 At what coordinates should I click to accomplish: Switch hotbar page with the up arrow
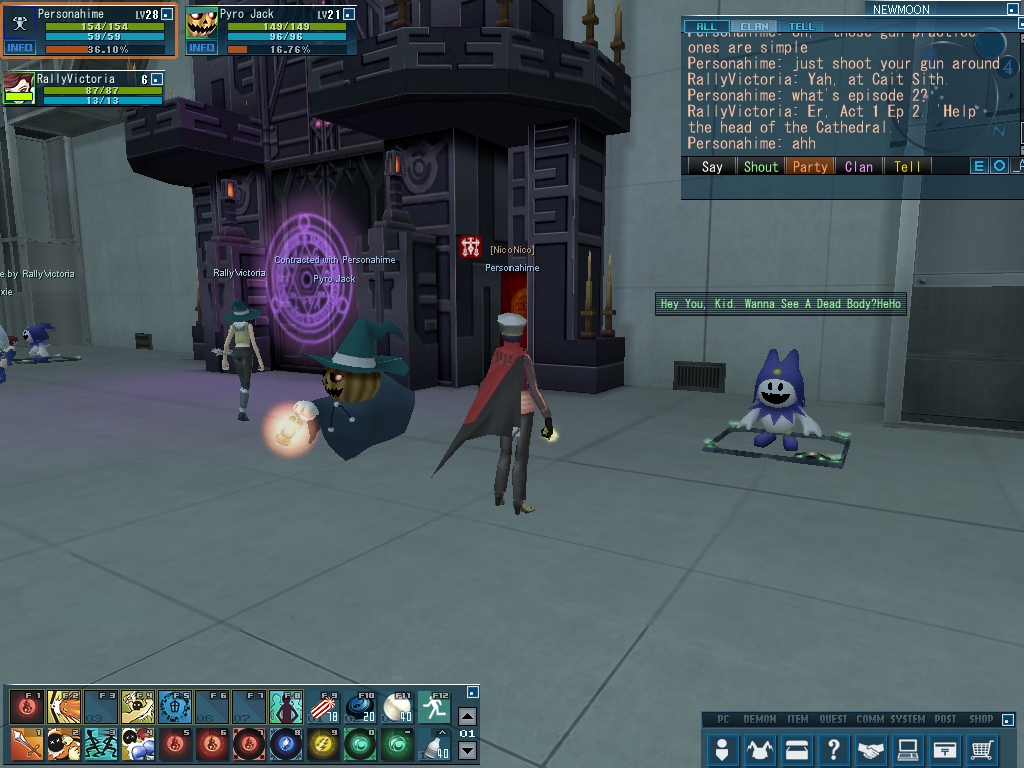click(467, 716)
